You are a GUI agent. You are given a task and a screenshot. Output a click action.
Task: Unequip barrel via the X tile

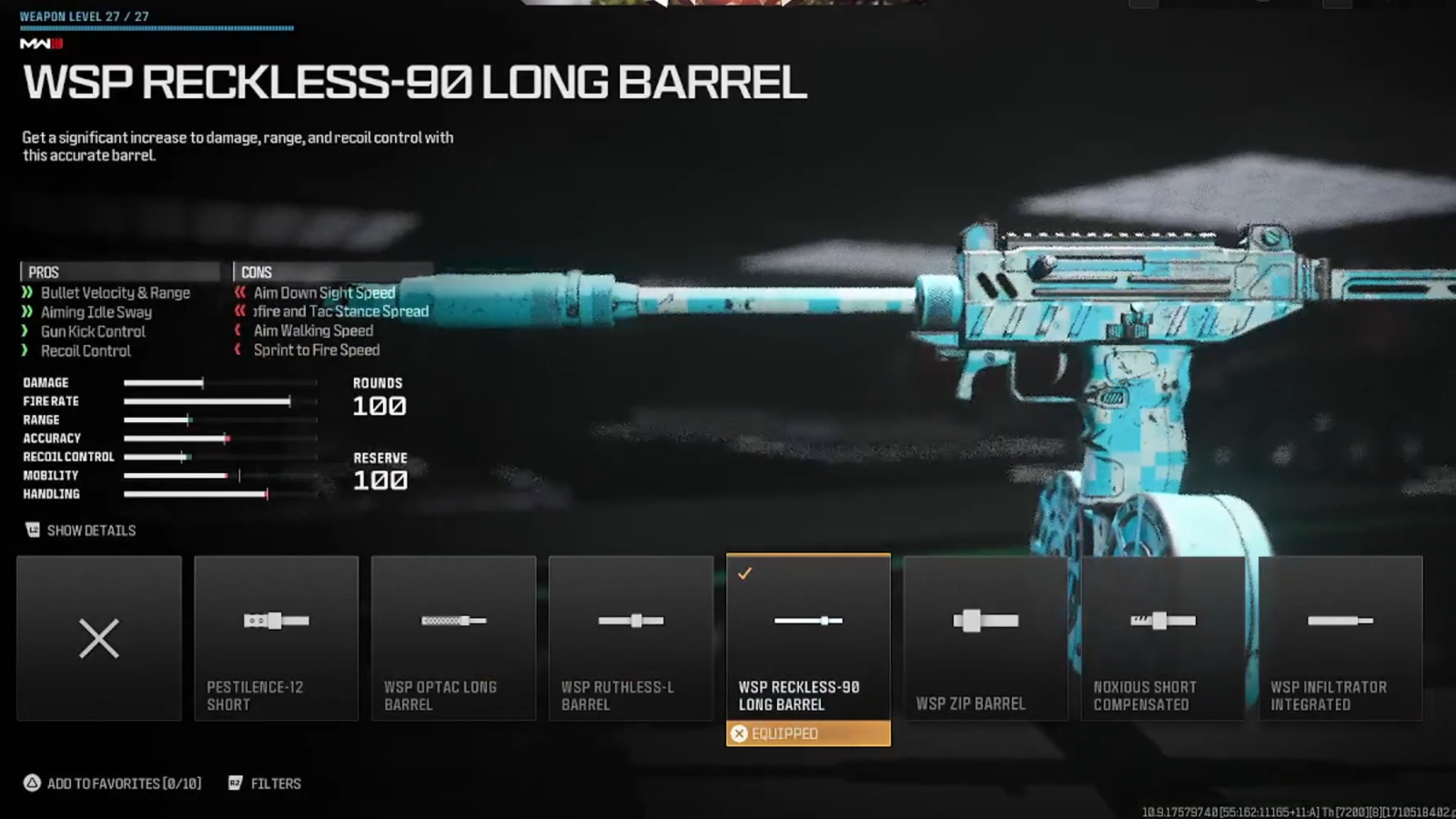(x=98, y=637)
